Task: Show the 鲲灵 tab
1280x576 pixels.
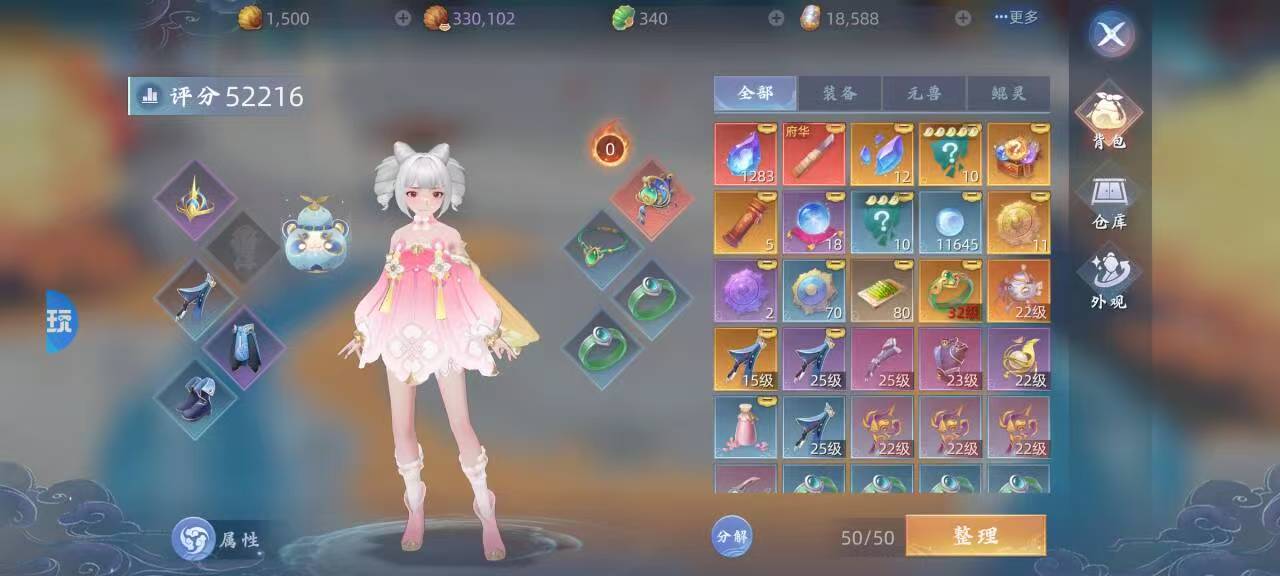Action: coord(1007,93)
